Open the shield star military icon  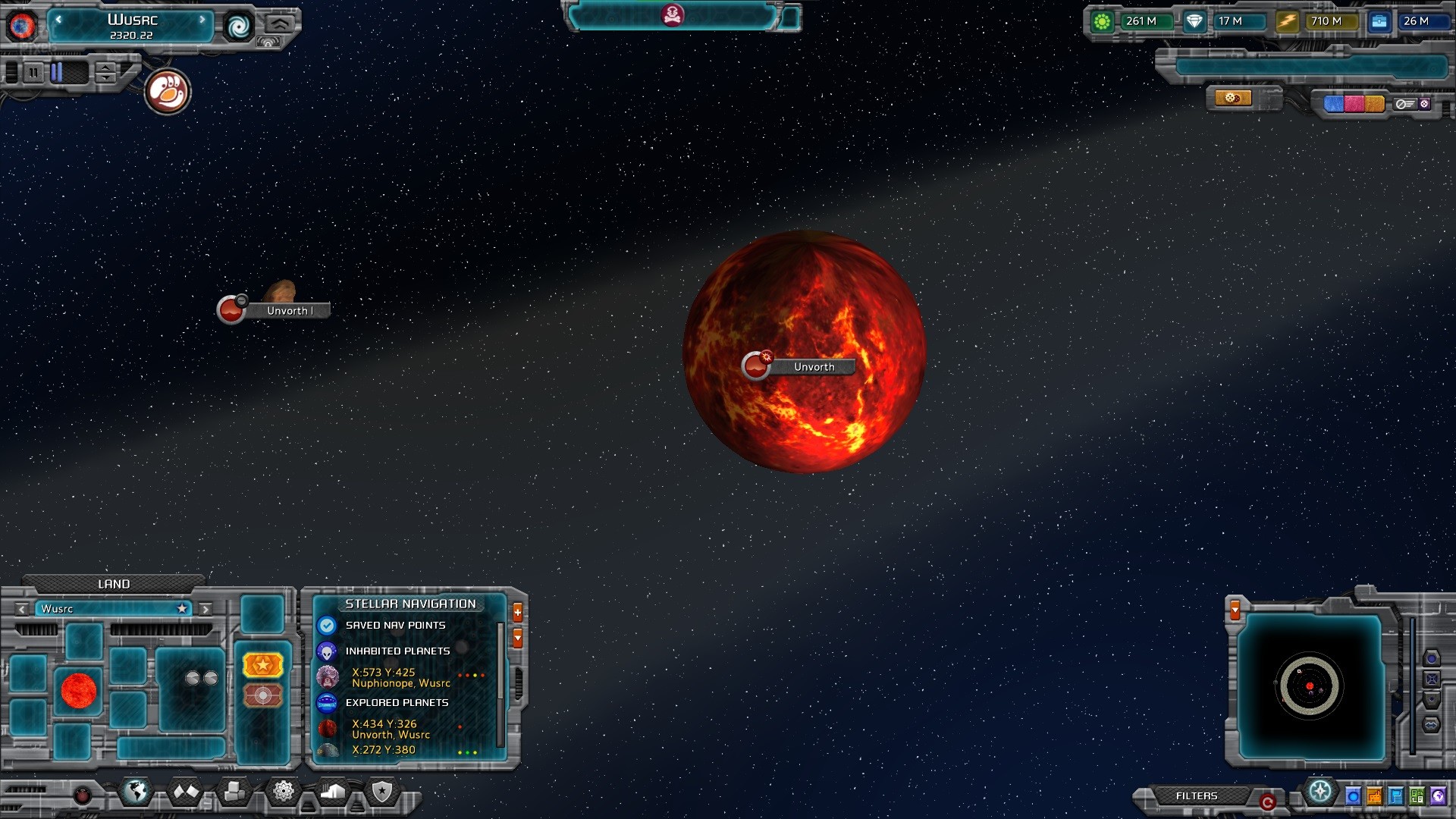(382, 792)
